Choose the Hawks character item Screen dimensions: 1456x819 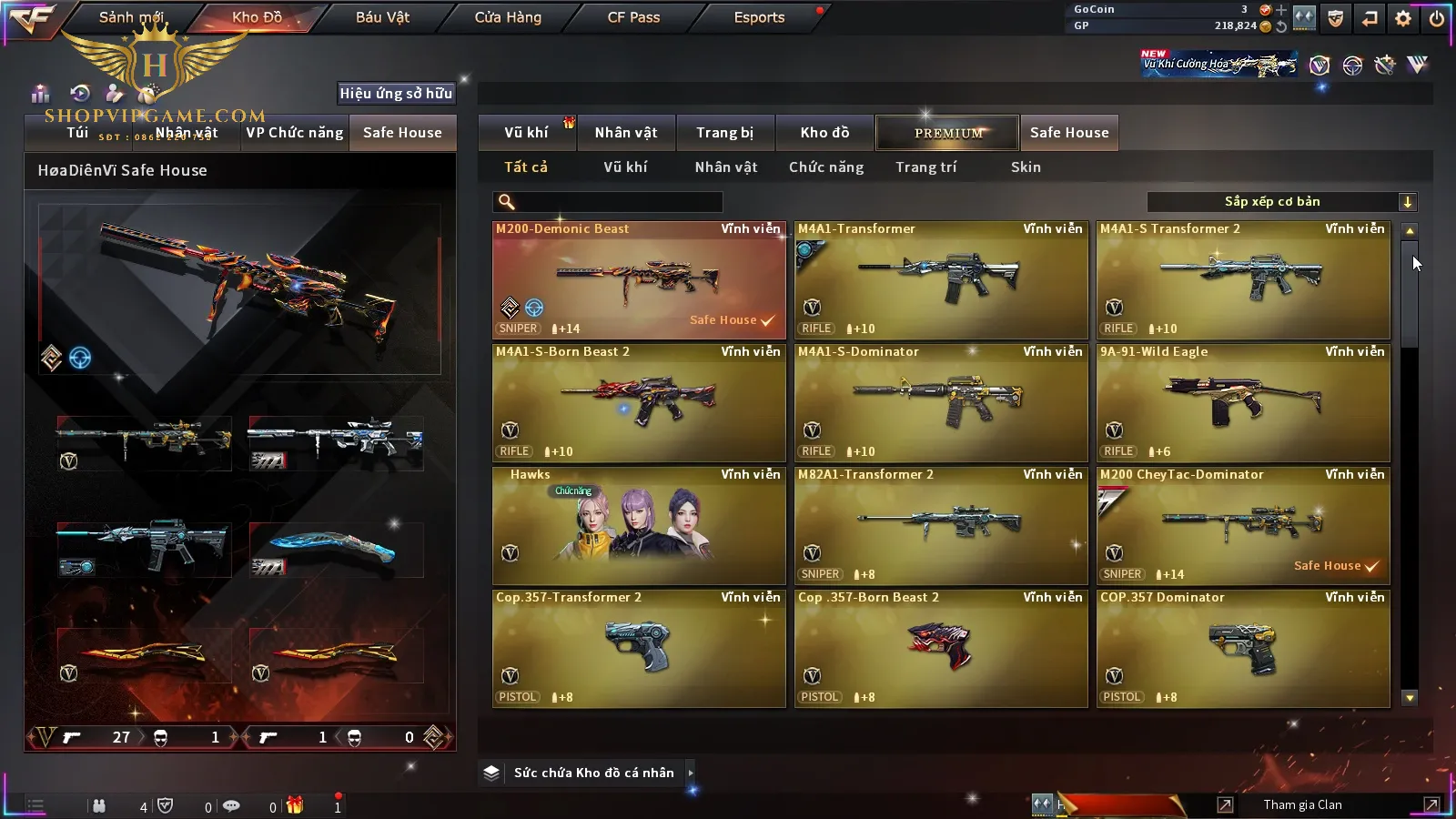point(639,526)
